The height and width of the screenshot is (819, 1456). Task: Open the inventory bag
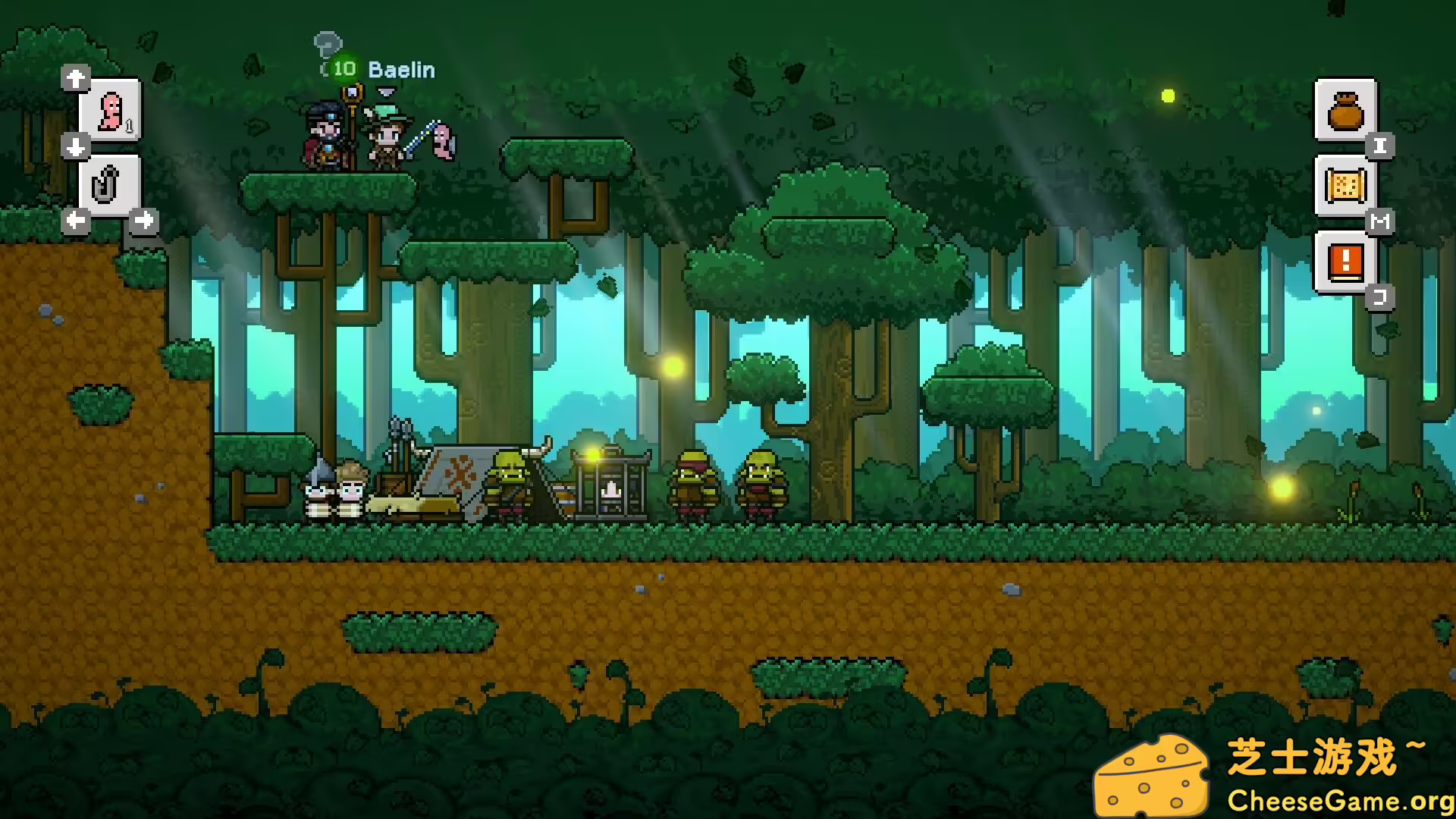(x=1345, y=111)
